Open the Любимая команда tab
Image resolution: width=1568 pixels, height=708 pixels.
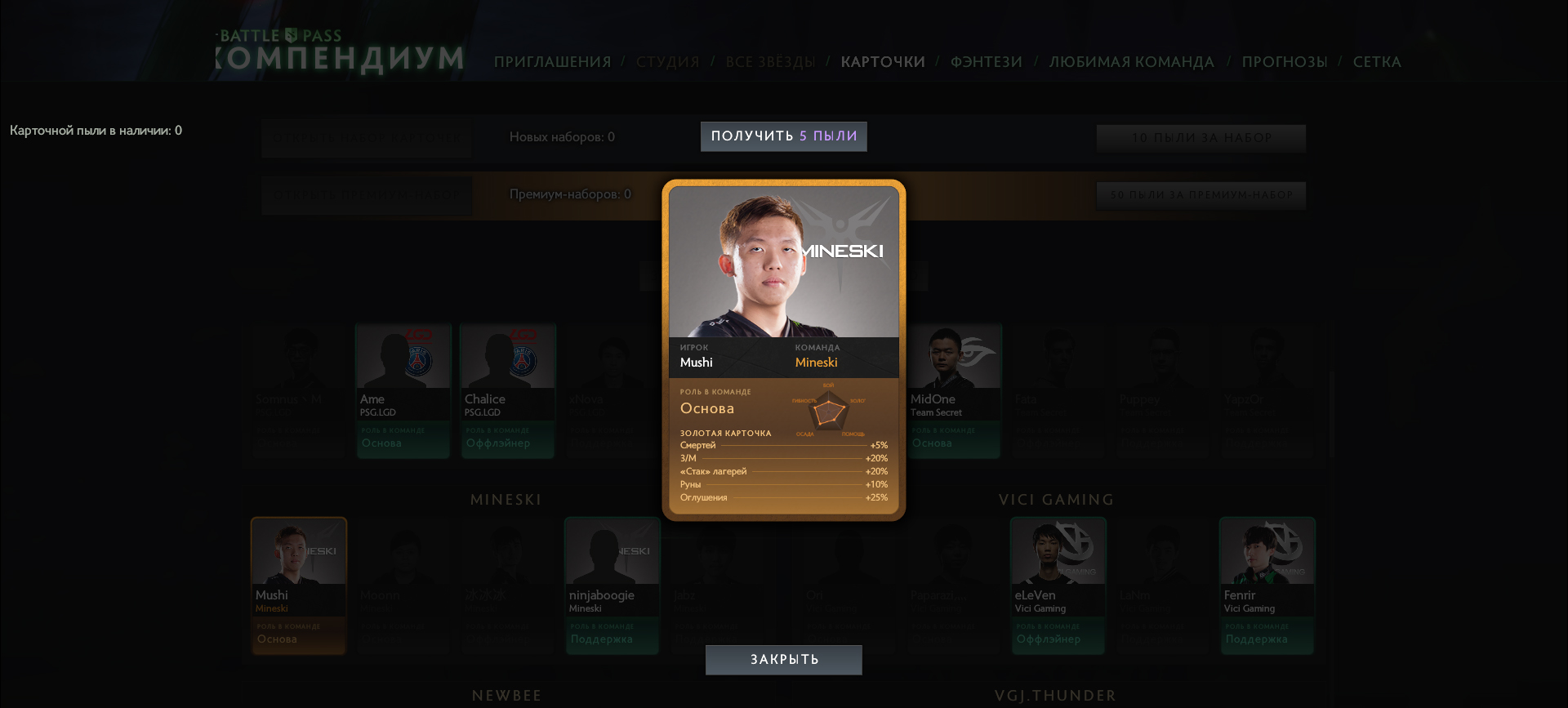tap(1131, 62)
